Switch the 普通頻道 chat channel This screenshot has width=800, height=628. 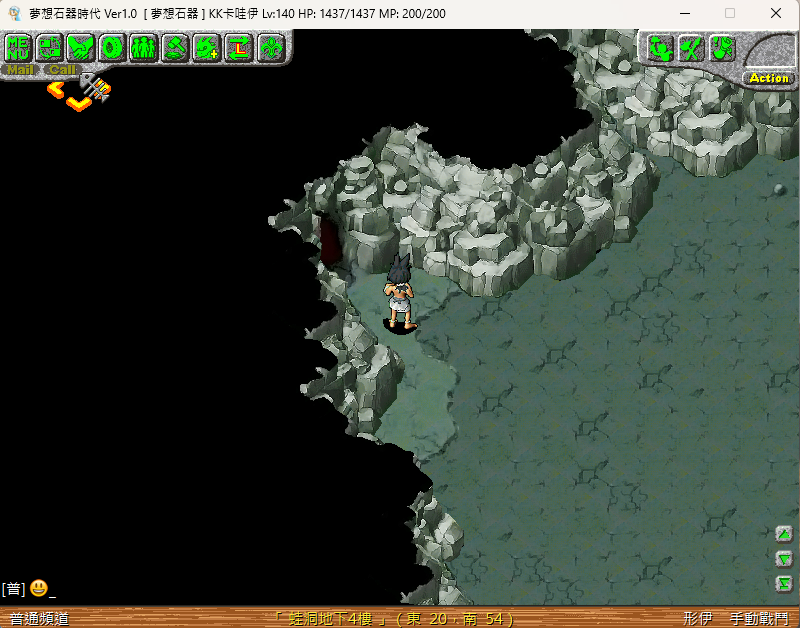pos(40,619)
